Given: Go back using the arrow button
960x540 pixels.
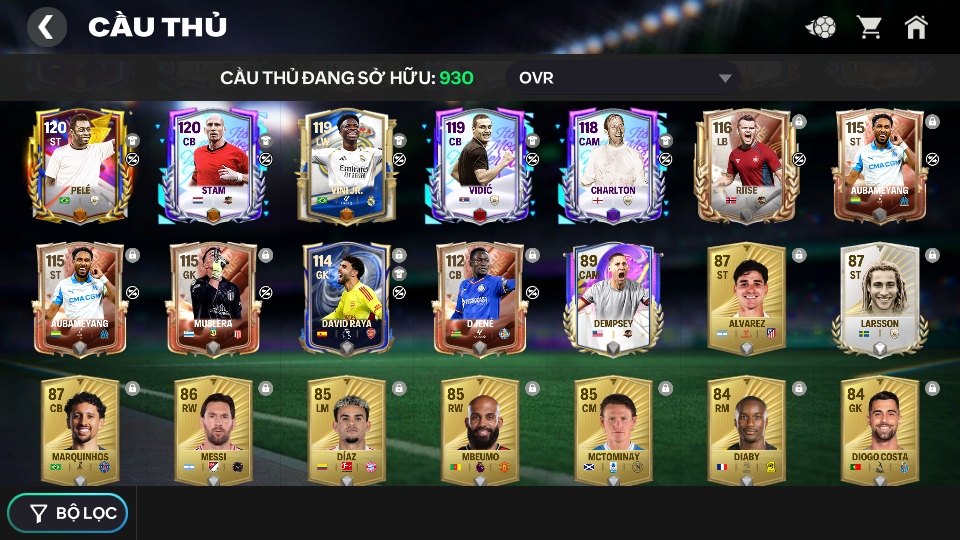Looking at the screenshot, I should [x=46, y=27].
